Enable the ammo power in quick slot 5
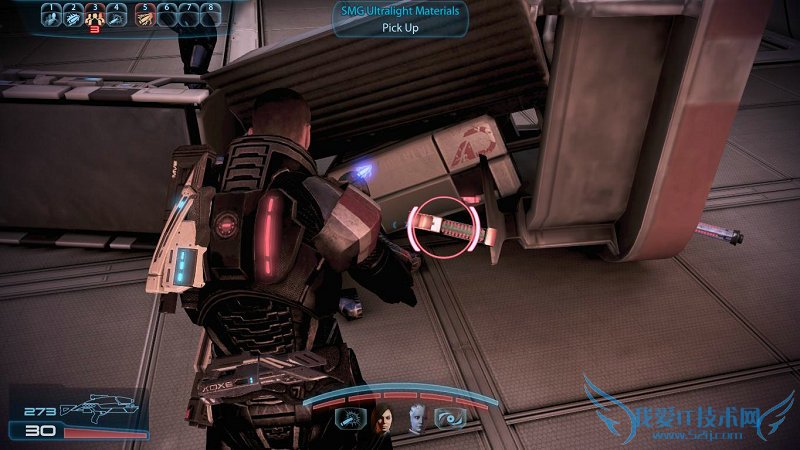800x450 pixels. 145,16
